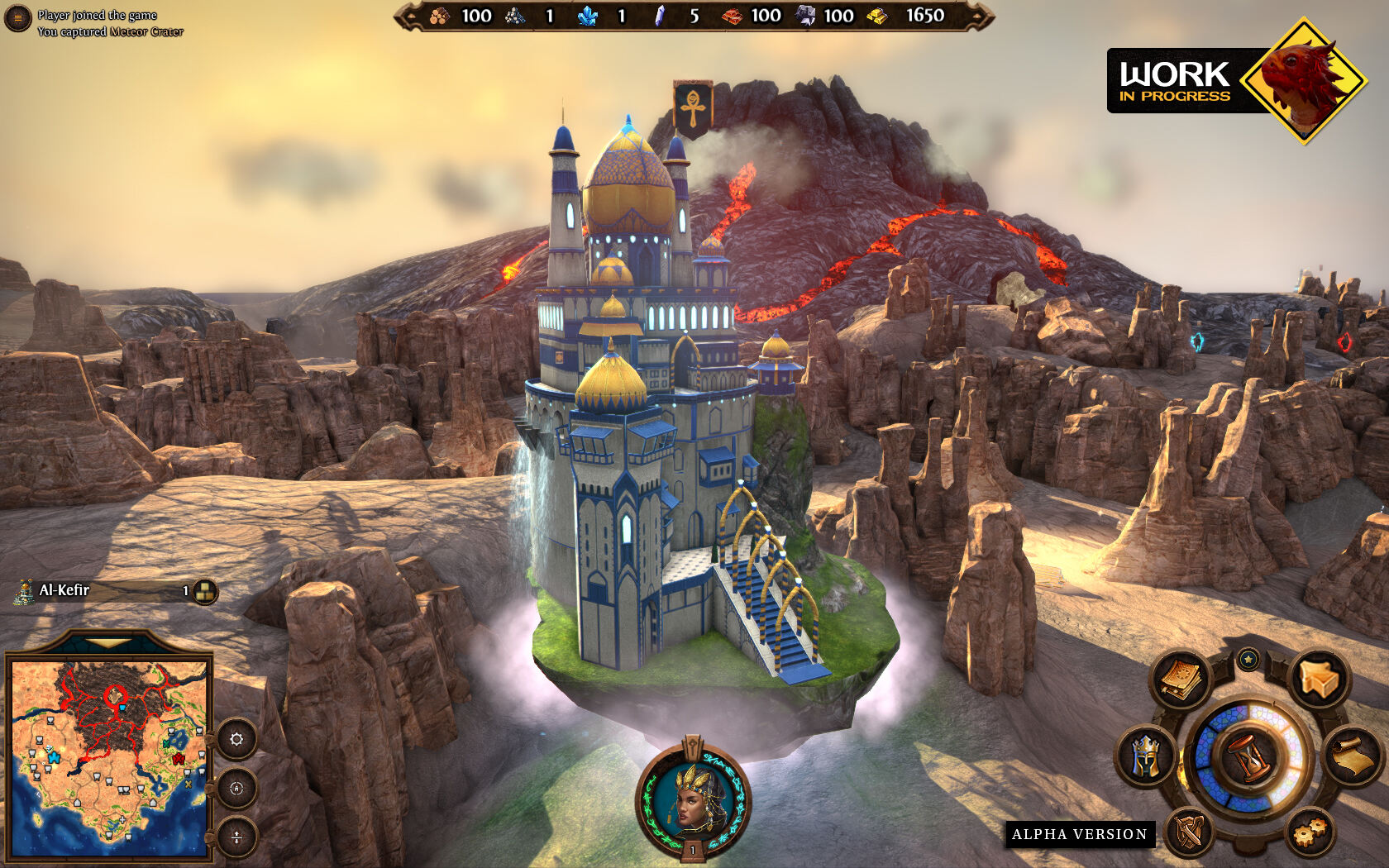Open the crowned helmet kingdom overview
1389x868 pixels.
coord(1145,755)
